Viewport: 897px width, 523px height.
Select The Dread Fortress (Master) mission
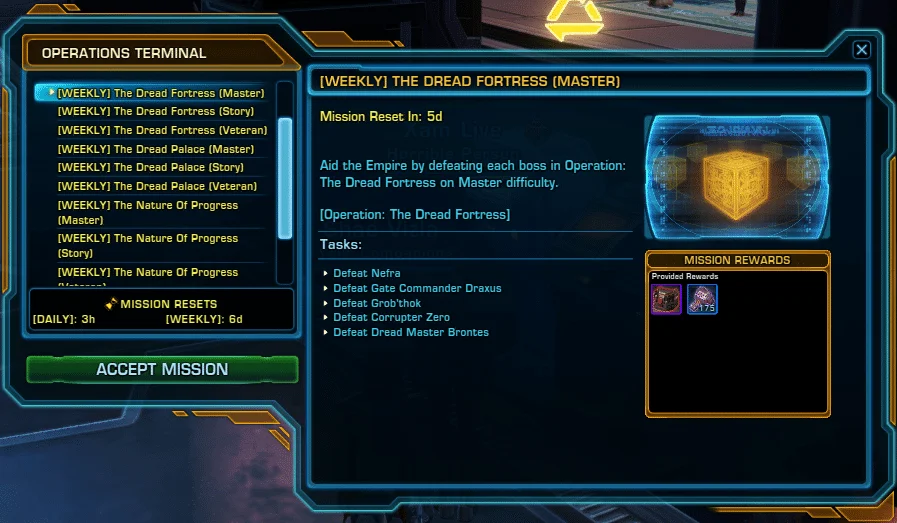(x=161, y=93)
